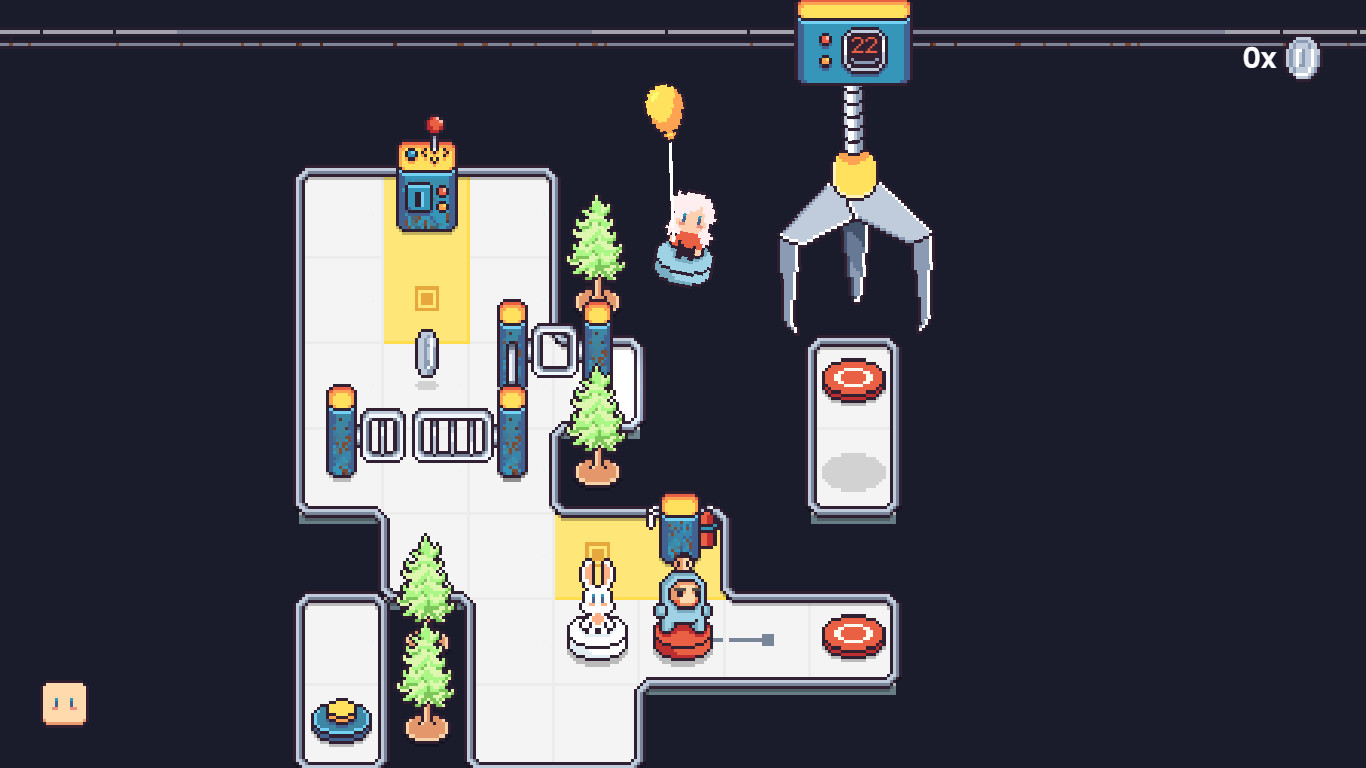
Task: Click the small blushing face in the bottom-left corner
Action: (63, 702)
